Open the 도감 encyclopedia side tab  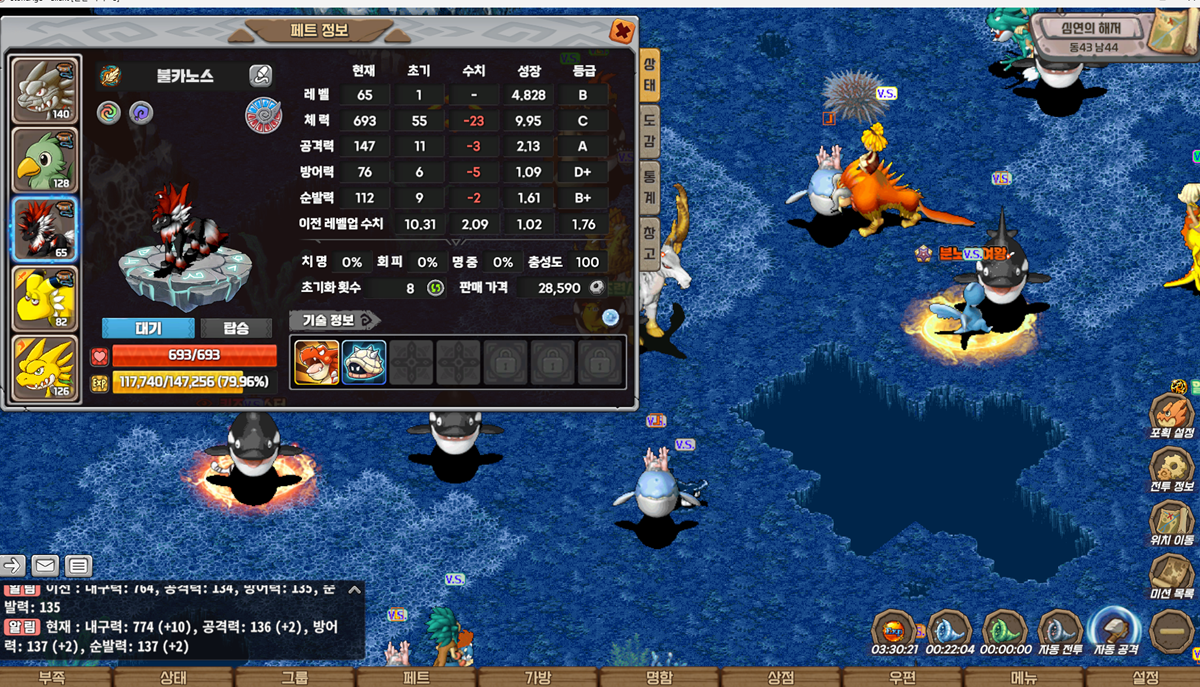coord(649,132)
